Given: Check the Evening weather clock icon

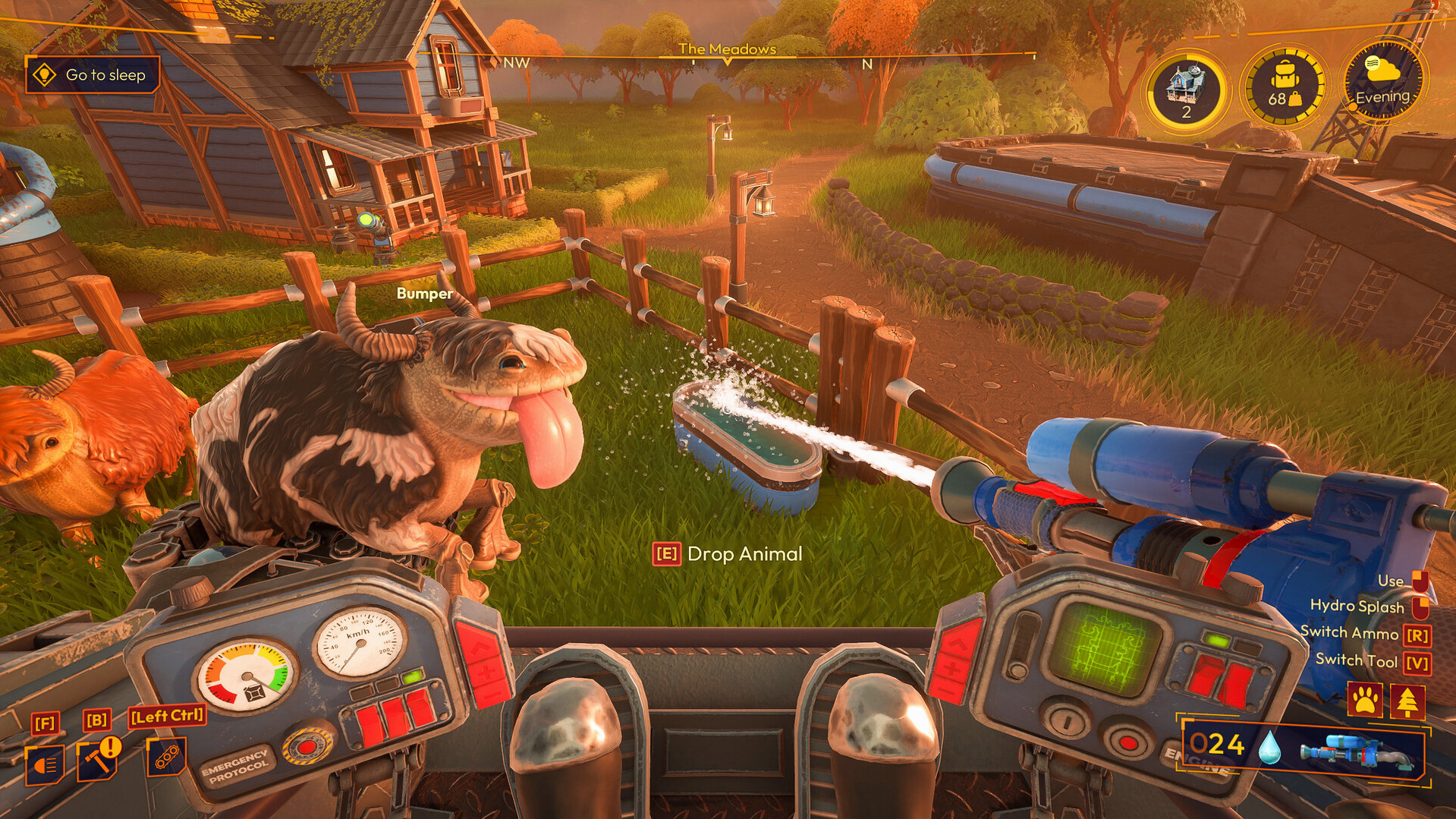Looking at the screenshot, I should pyautogui.click(x=1382, y=80).
